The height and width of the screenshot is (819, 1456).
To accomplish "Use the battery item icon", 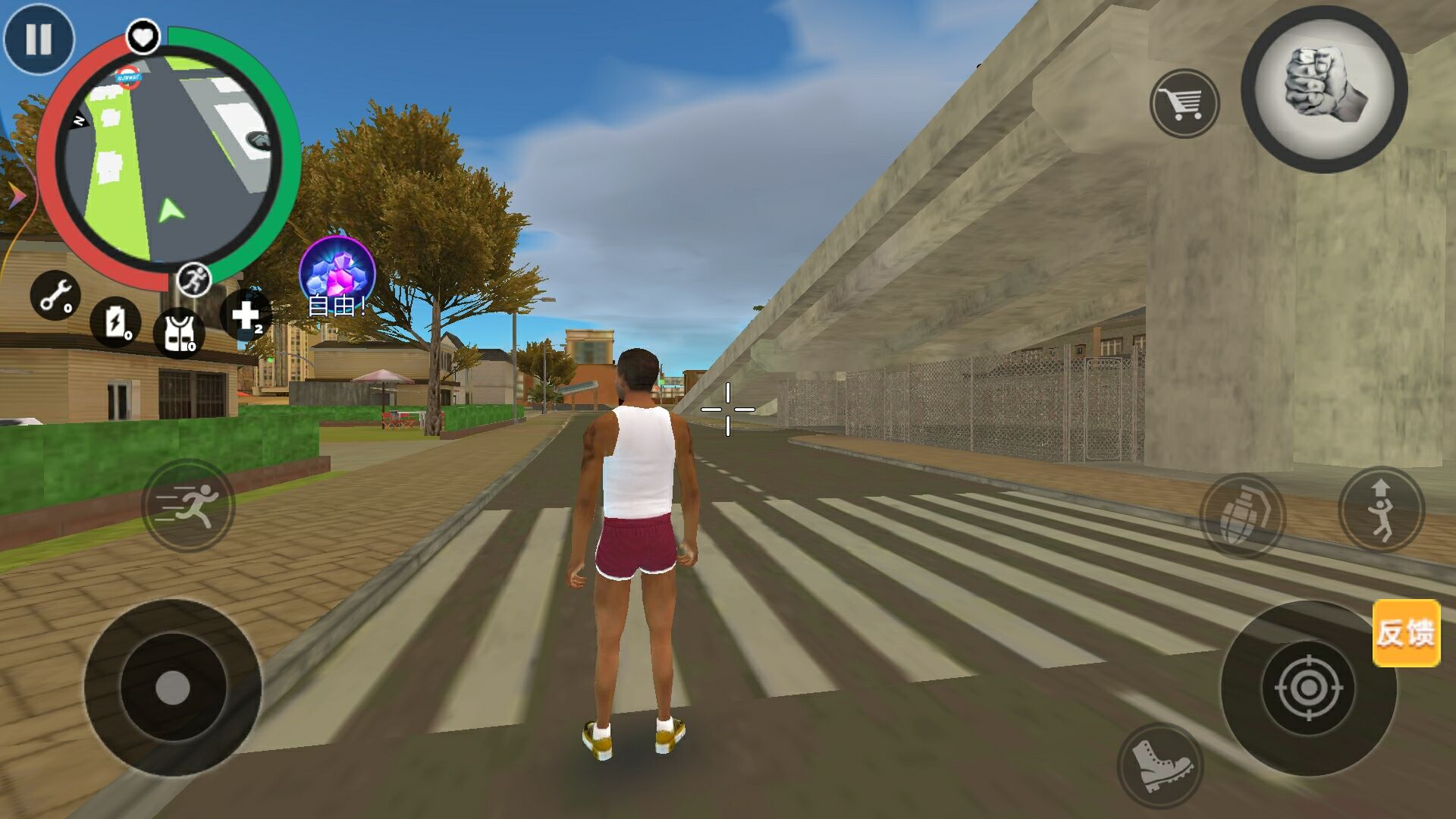I will click(115, 322).
